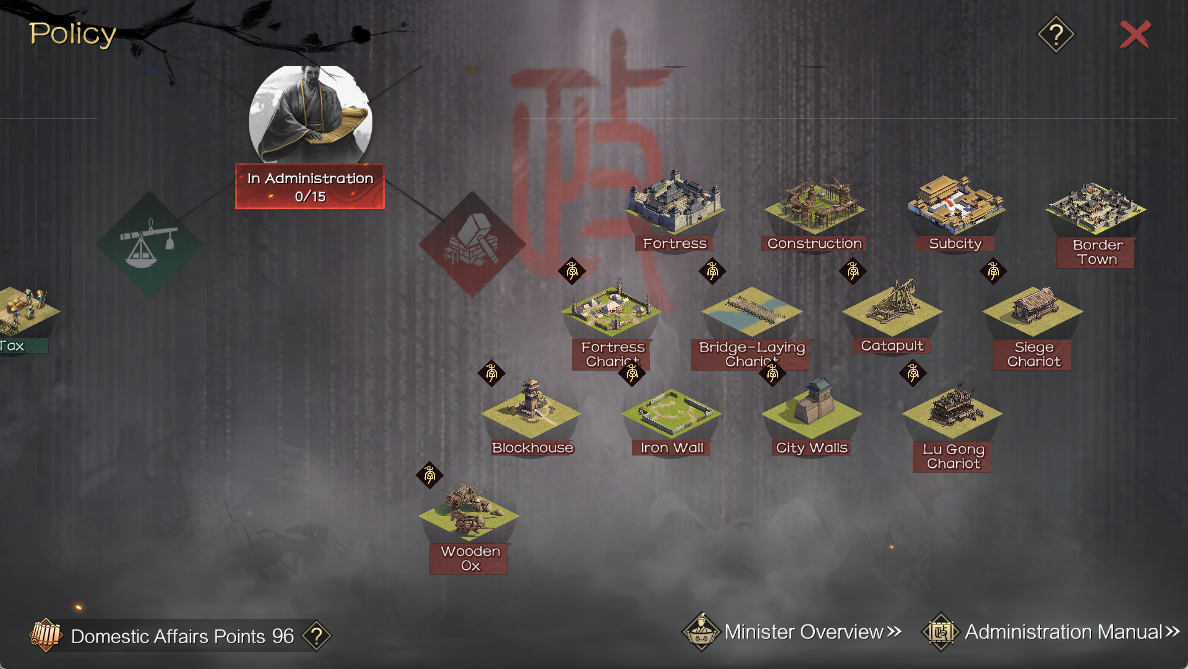Select the Bridge-Laying Chariot policy
Viewport: 1188px width, 669px height.
(752, 318)
